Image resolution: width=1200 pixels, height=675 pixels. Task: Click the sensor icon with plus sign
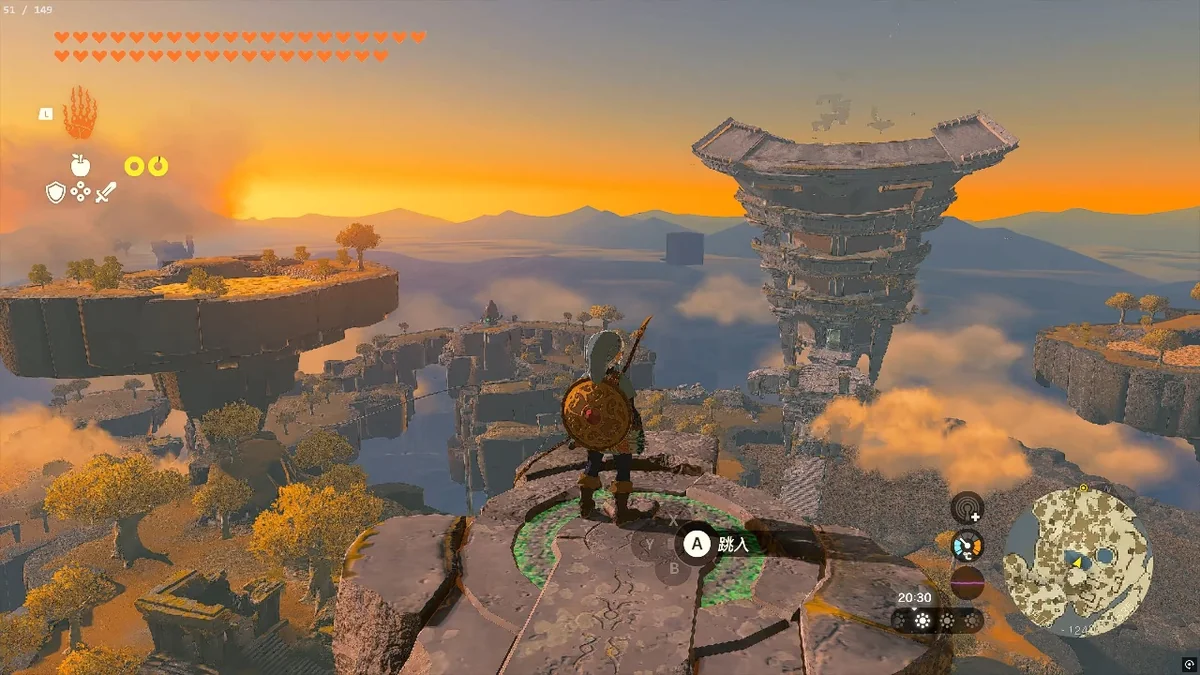(x=967, y=507)
